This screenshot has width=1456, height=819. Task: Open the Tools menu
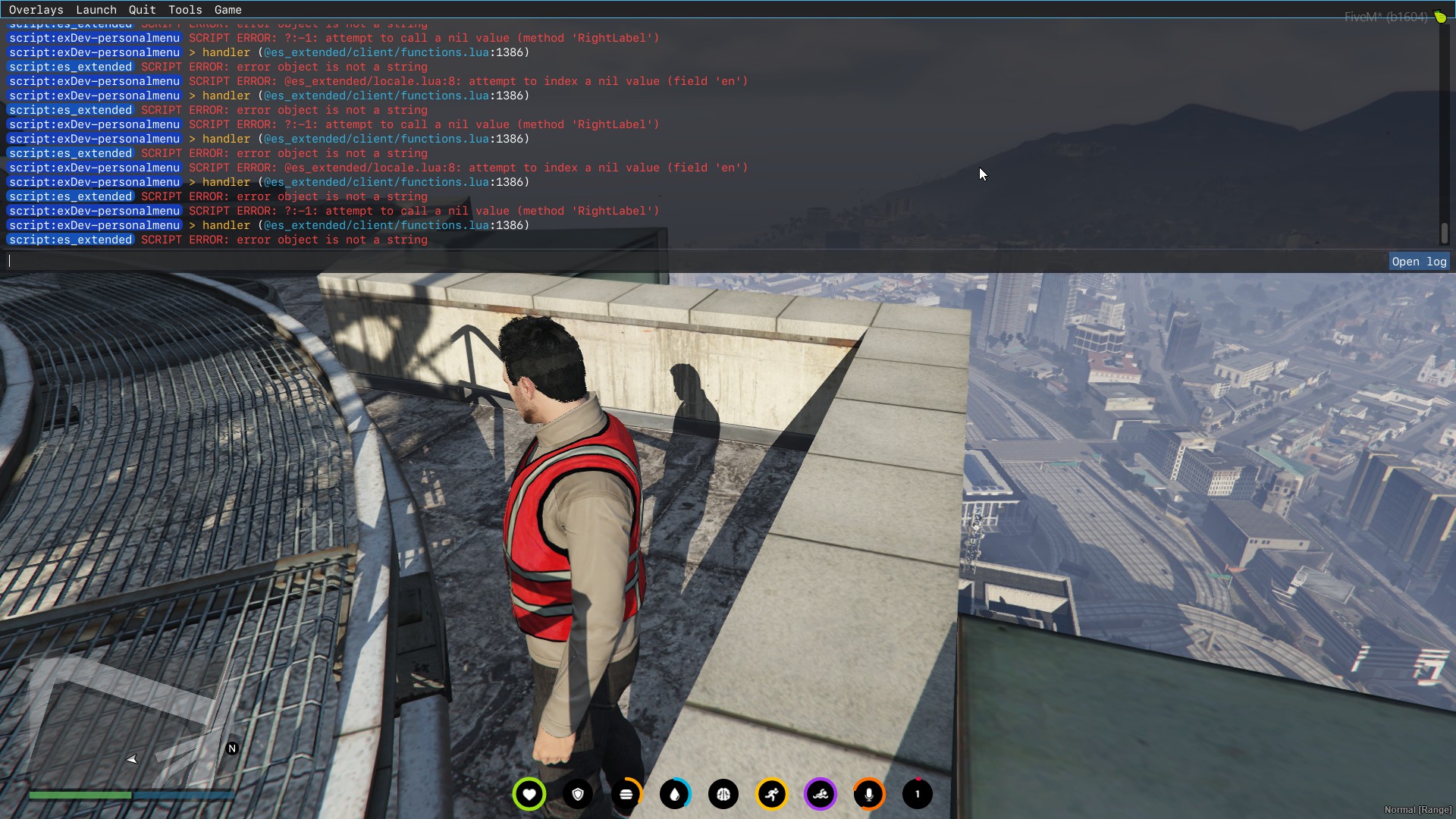184,9
